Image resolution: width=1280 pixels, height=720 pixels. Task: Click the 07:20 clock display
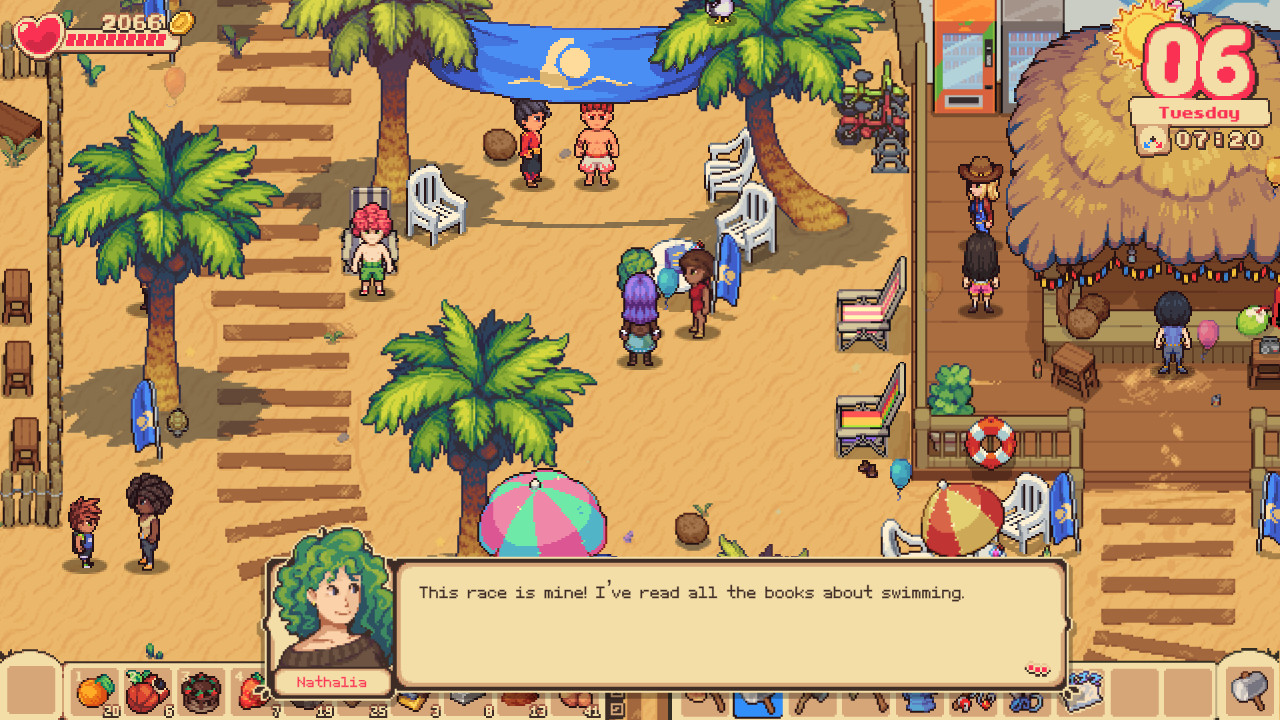(1218, 139)
